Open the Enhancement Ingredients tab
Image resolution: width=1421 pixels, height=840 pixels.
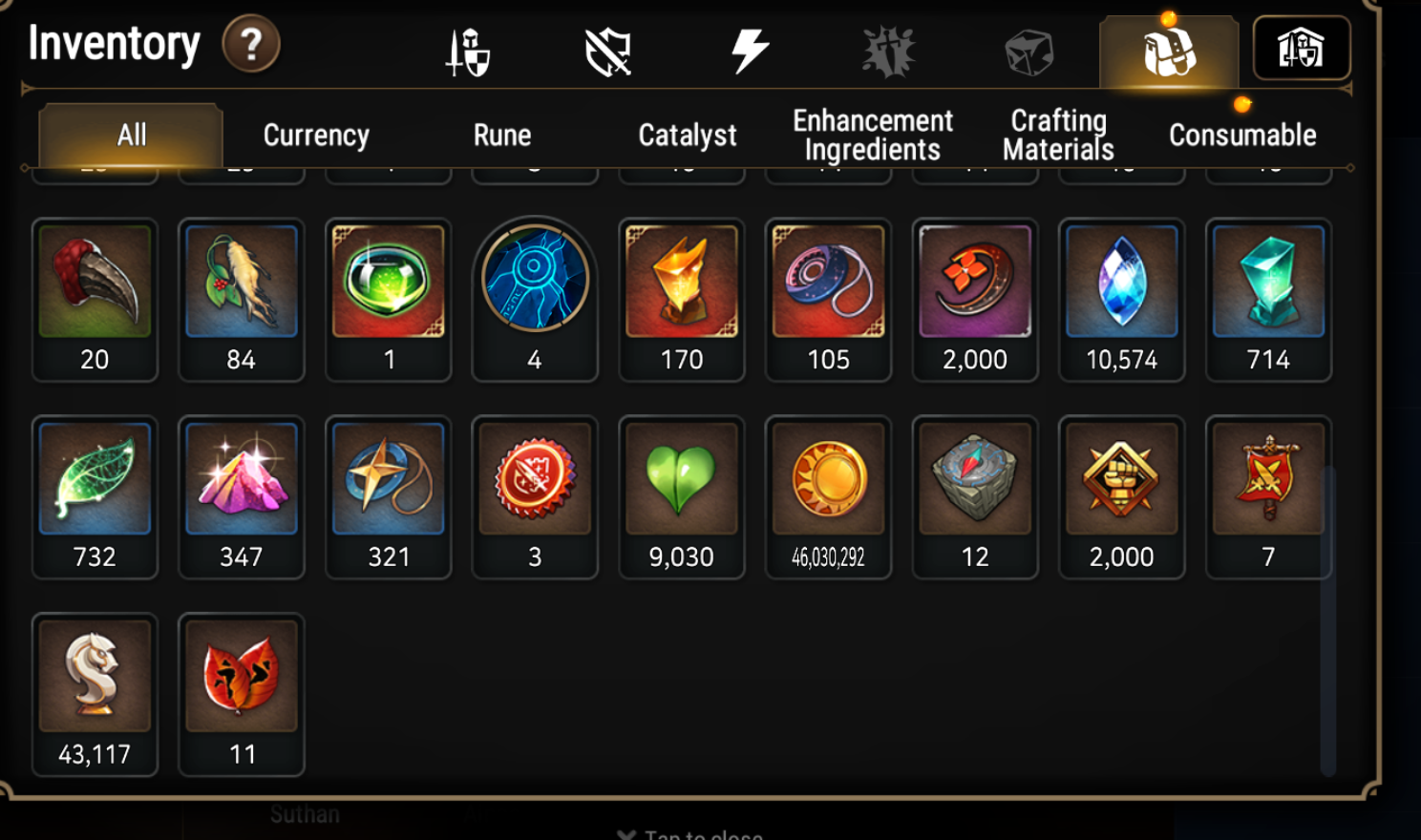[872, 136]
